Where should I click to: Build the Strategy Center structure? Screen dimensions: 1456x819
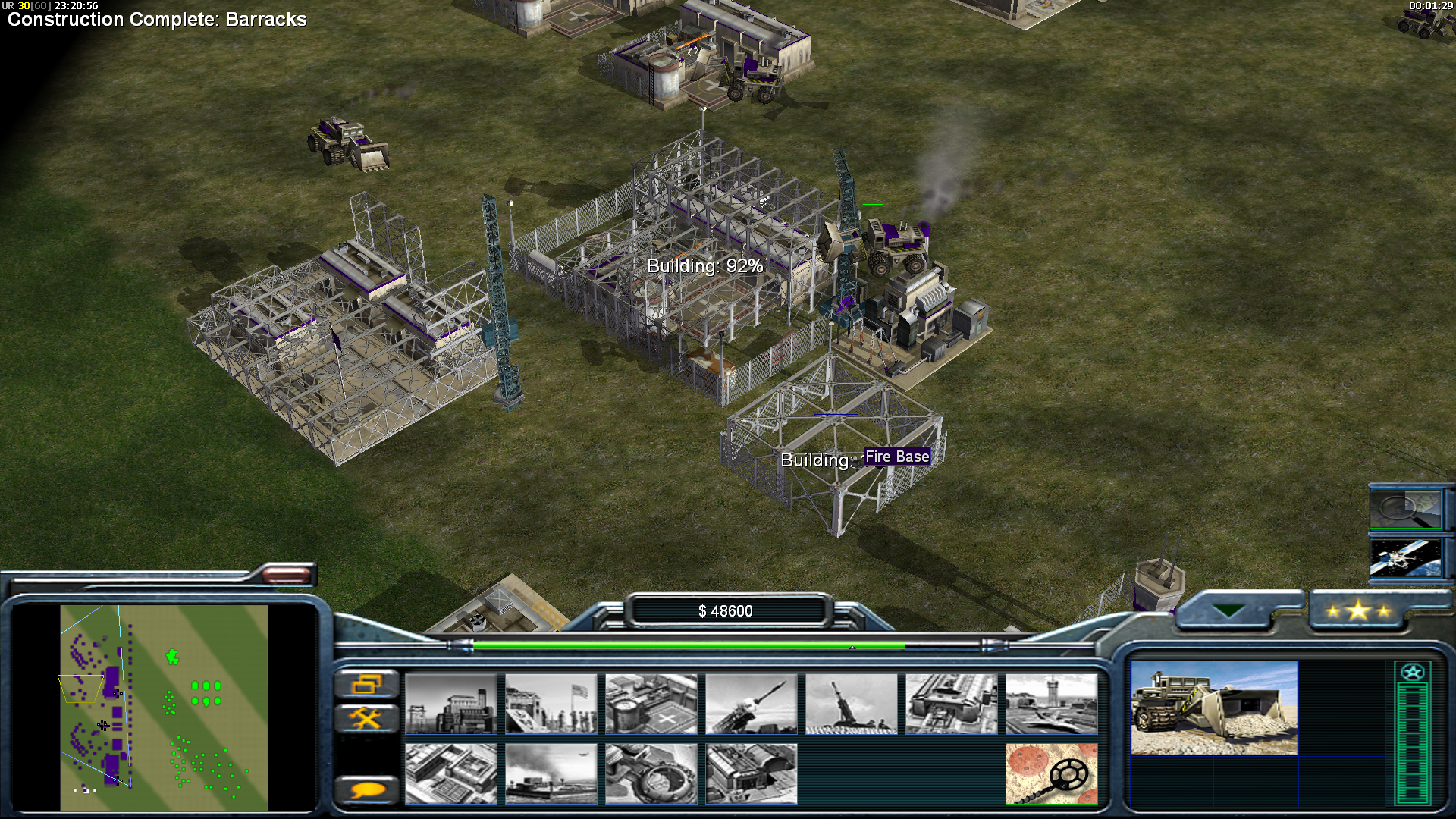450,773
